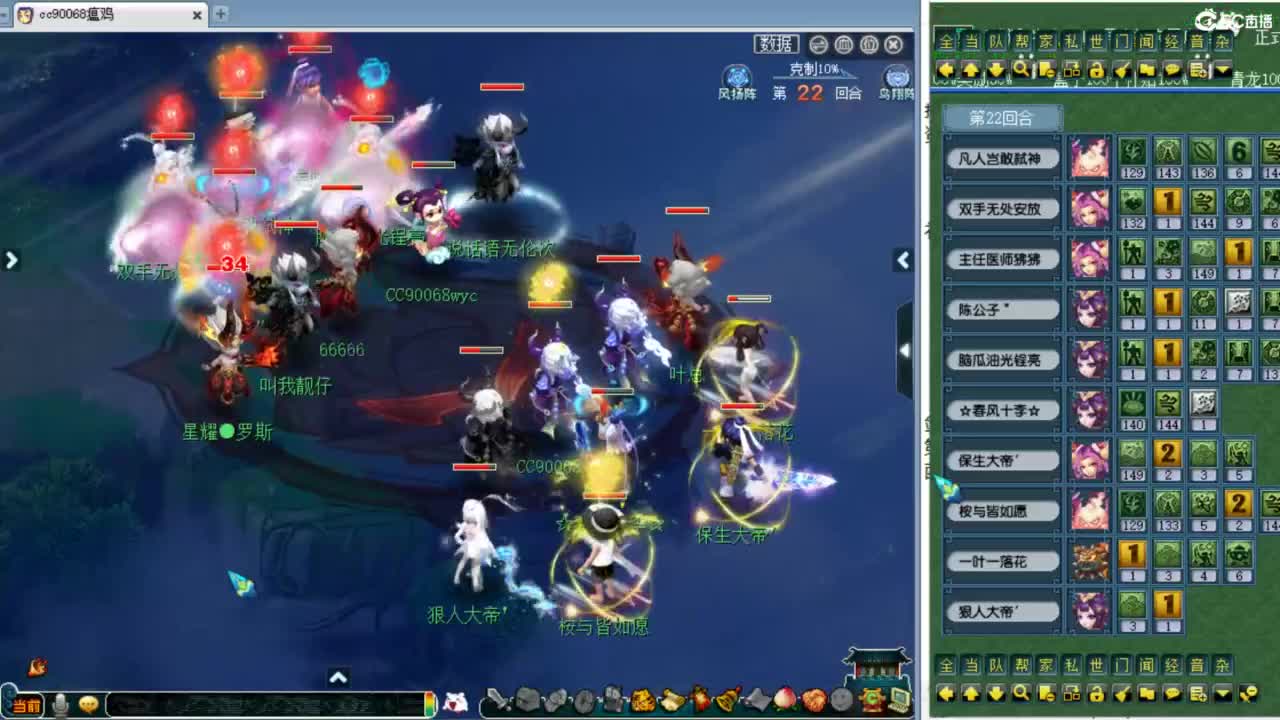Open the yellow dropdown arrow in the chat toolbar
This screenshot has height=720, width=1280.
1222,68
